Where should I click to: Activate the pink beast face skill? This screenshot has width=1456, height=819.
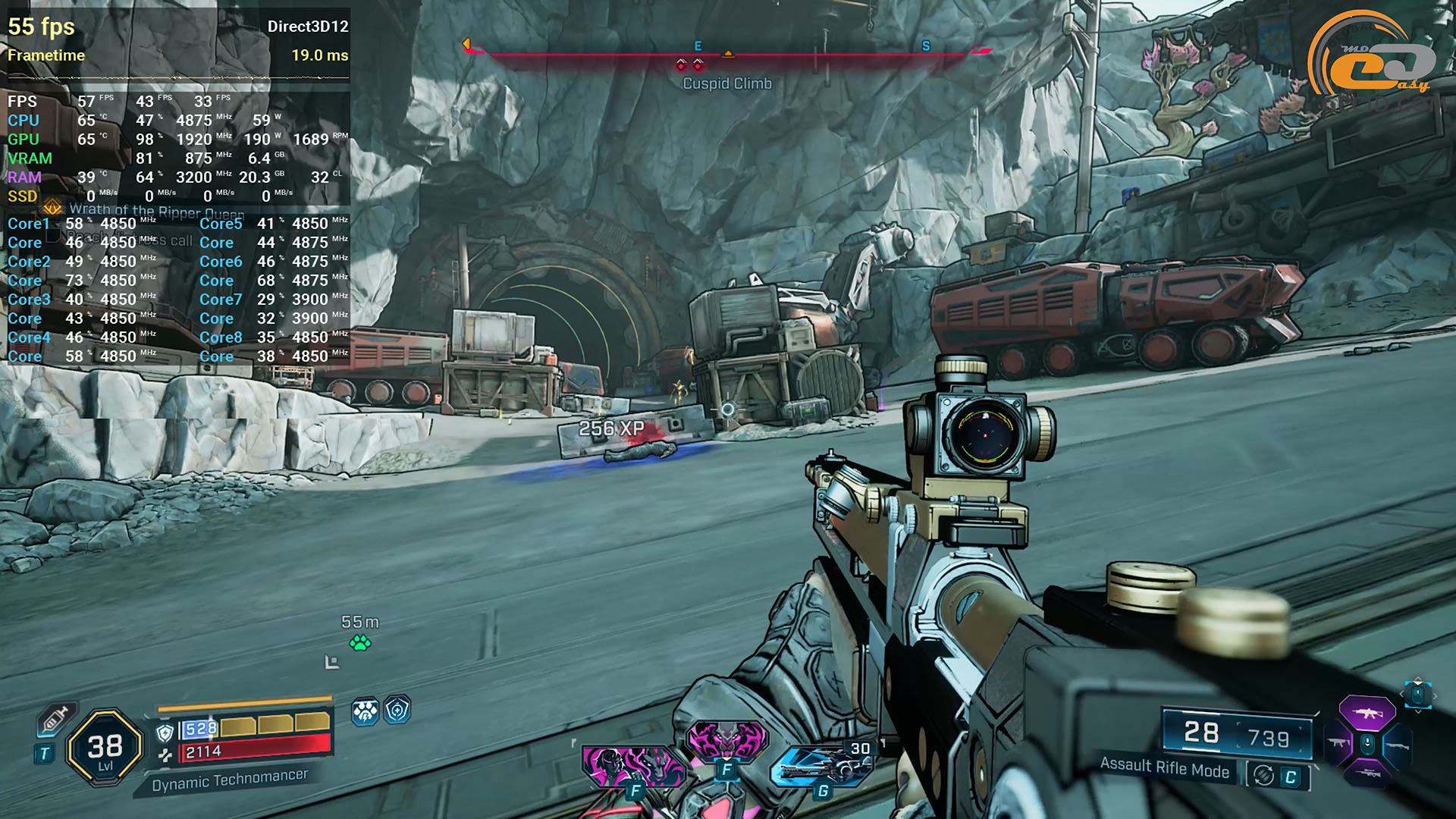[726, 739]
